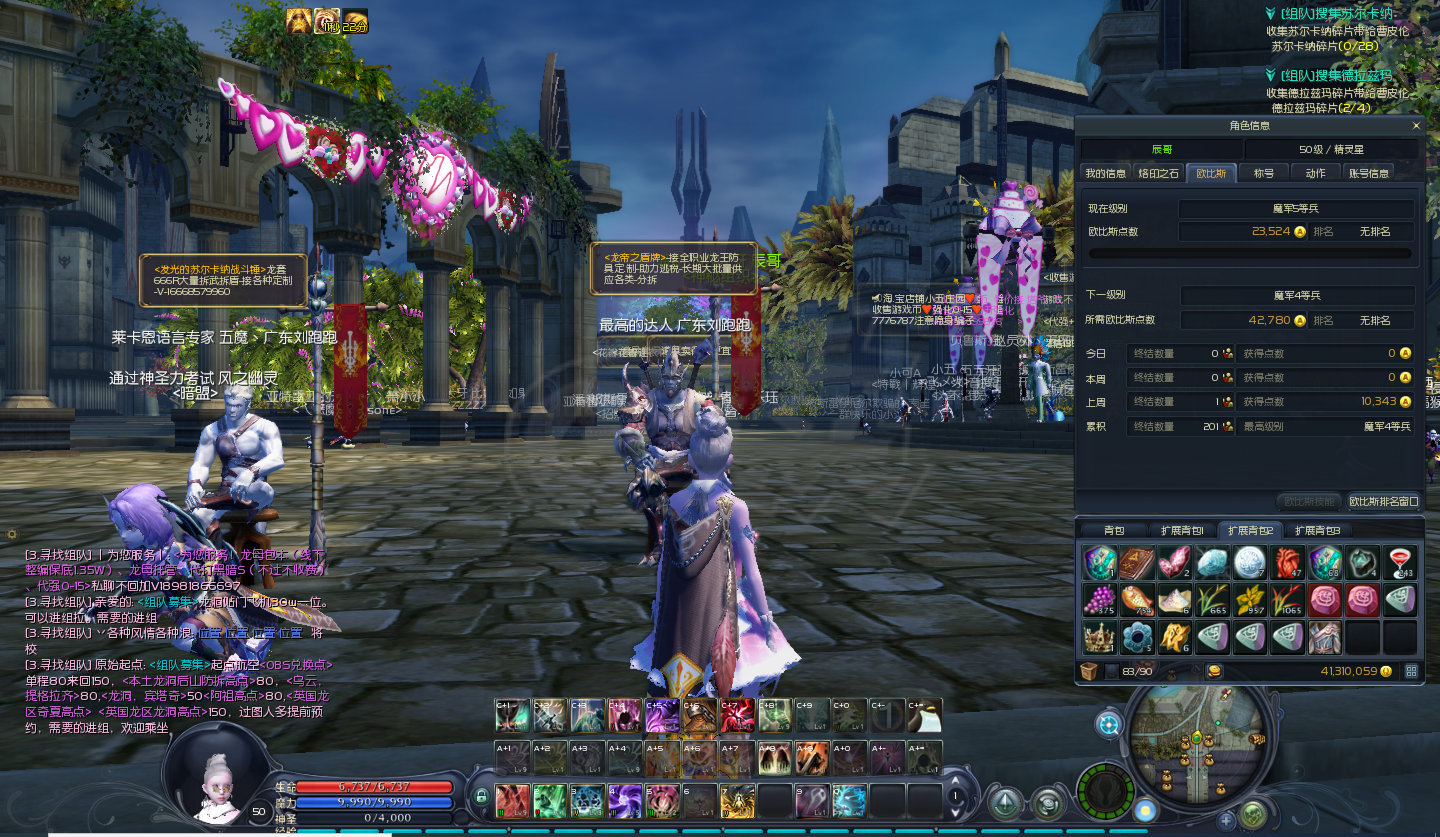
Task: Click the 搜集德拉兹玛 quest tracker entry
Action: click(x=1329, y=76)
